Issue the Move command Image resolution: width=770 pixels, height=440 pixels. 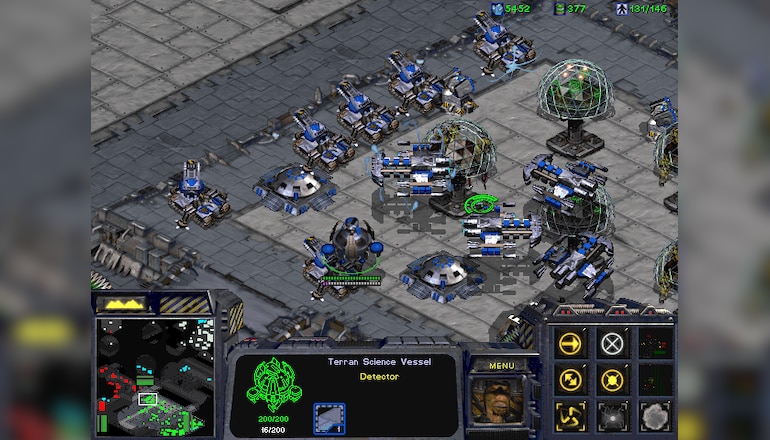coord(571,344)
